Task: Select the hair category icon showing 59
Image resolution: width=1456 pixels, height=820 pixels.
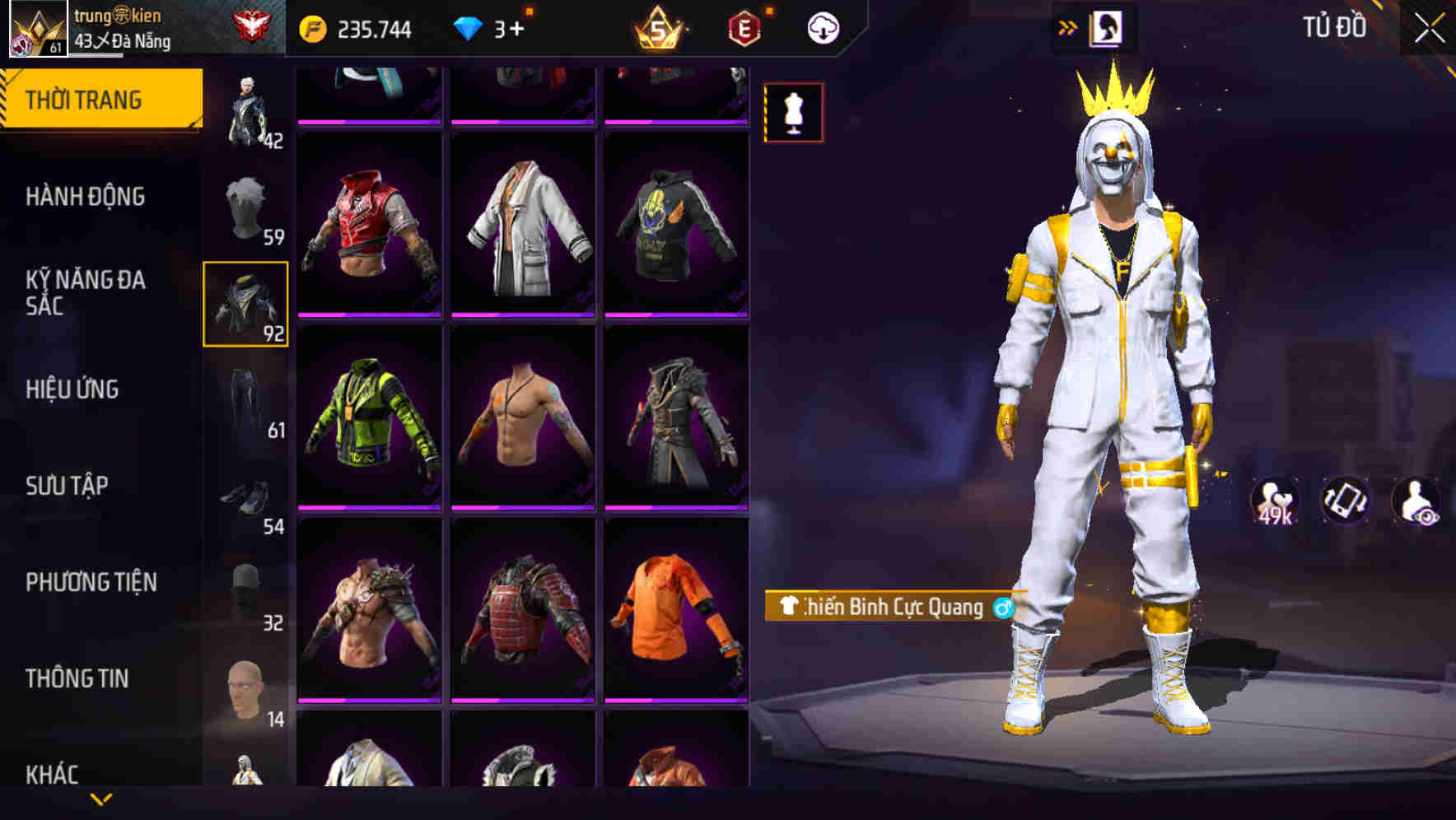Action: [x=246, y=204]
